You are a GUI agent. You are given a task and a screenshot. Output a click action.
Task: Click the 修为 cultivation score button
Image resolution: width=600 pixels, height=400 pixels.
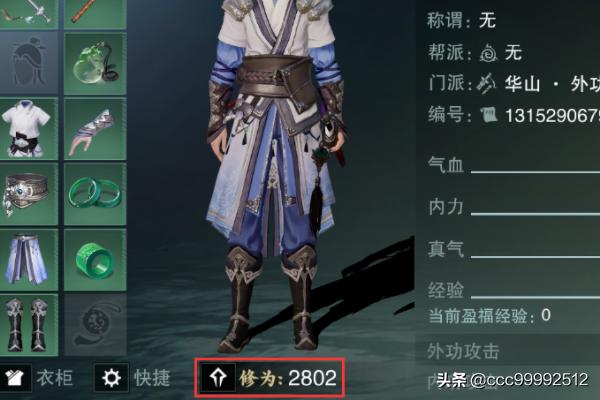coord(270,378)
